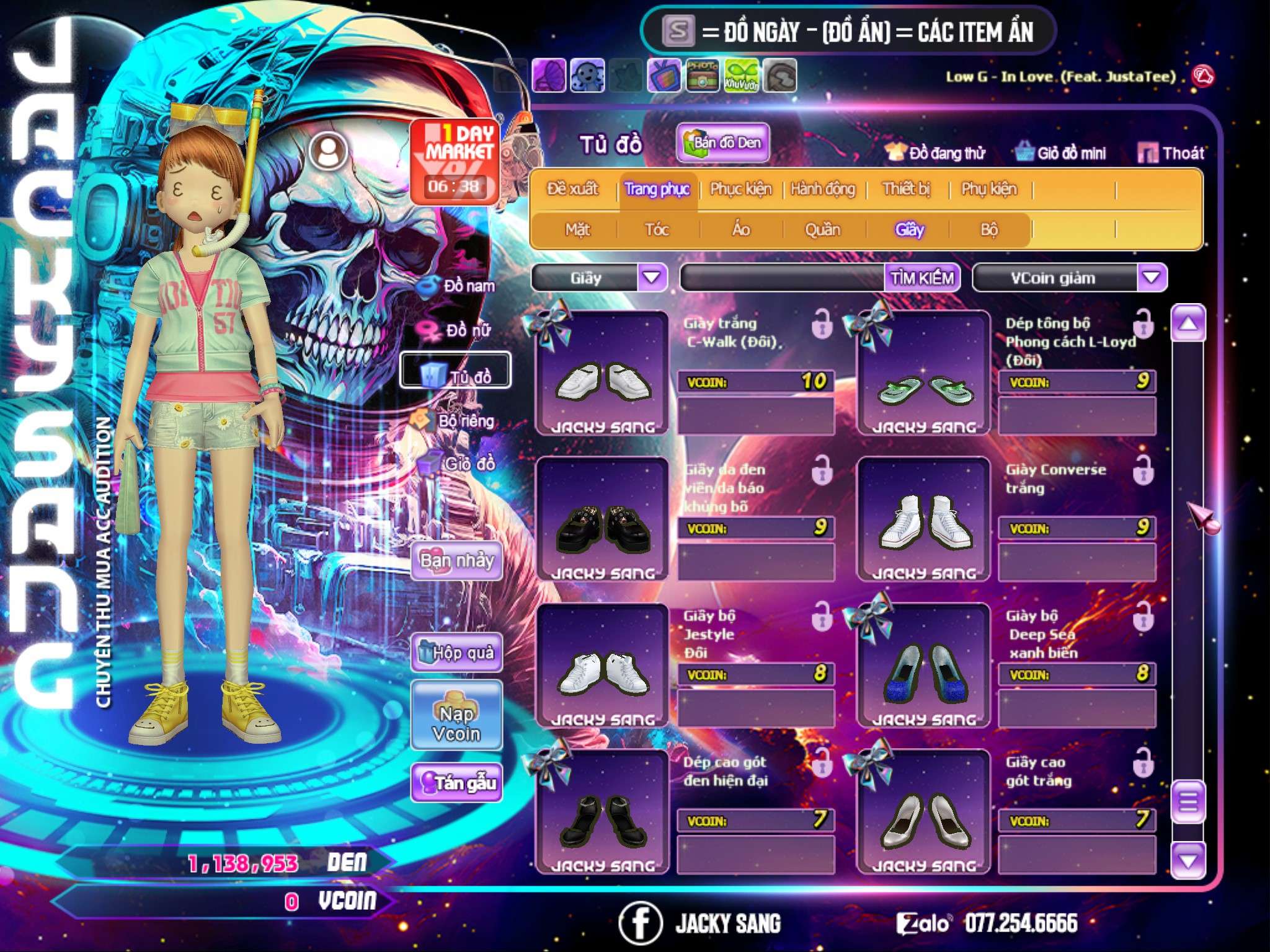This screenshot has width=1270, height=952.
Task: Open the Hộp quà gift box
Action: point(457,653)
